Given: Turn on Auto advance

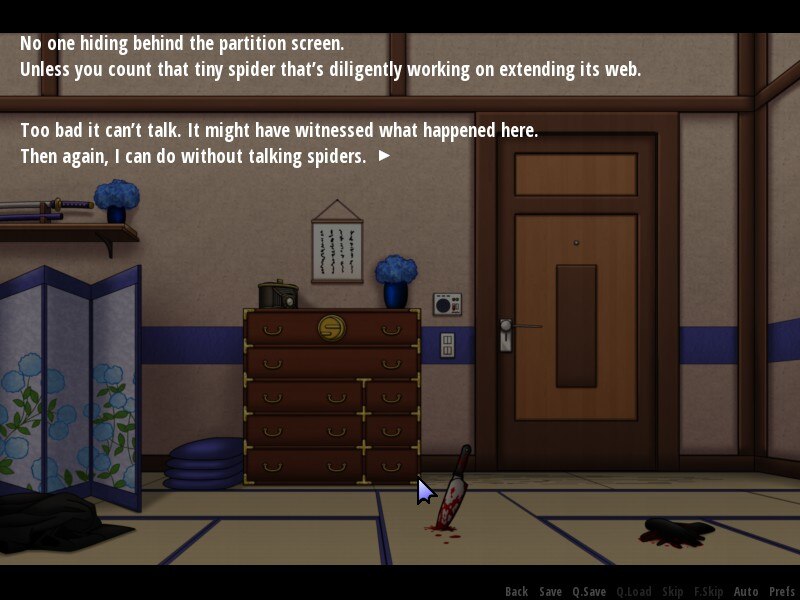Looking at the screenshot, I should [746, 591].
